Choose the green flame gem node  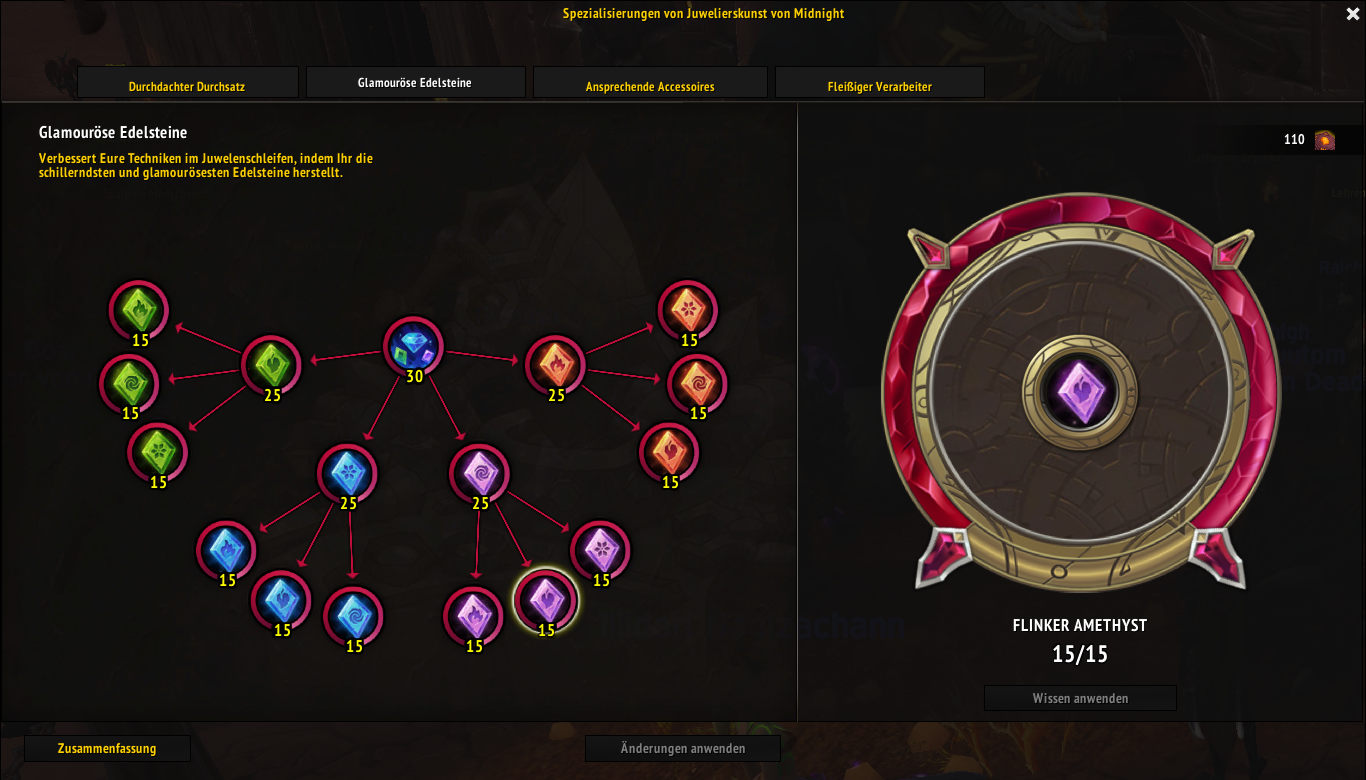click(139, 310)
